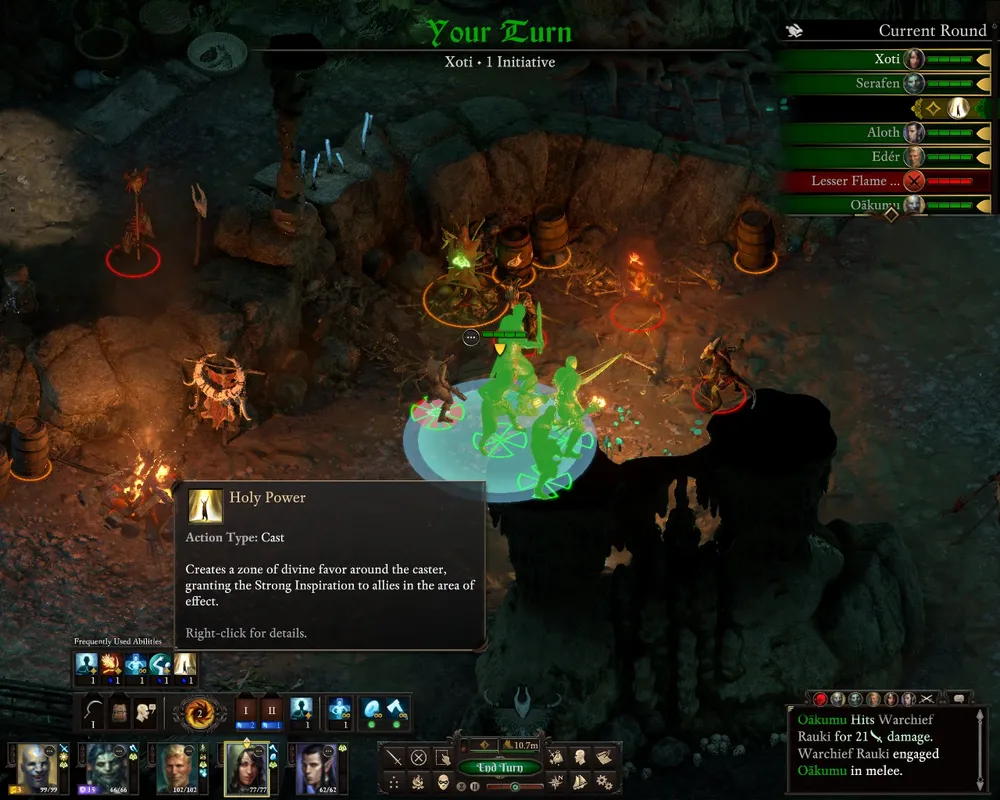The image size is (1000, 800).
Task: Select Edér's blond portrait in the party bar
Action: pos(176,768)
